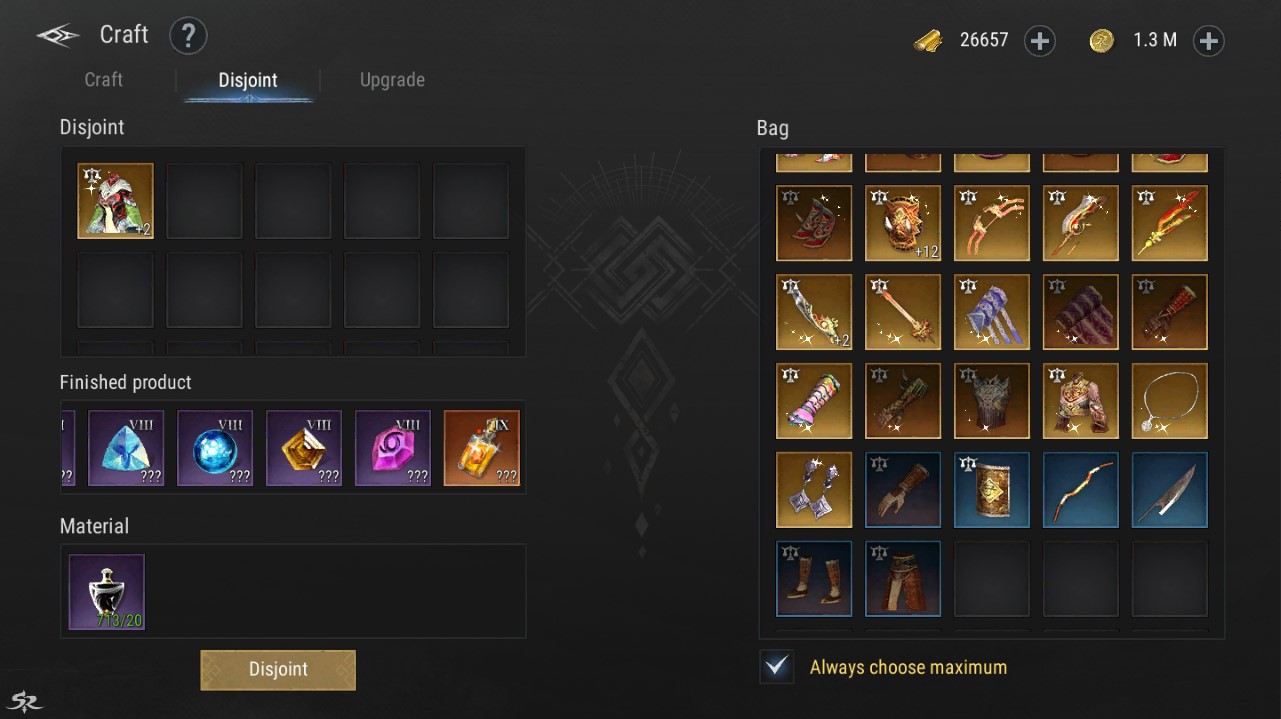Viewport: 1281px width, 719px height.
Task: Click the Disjoint button
Action: point(278,670)
